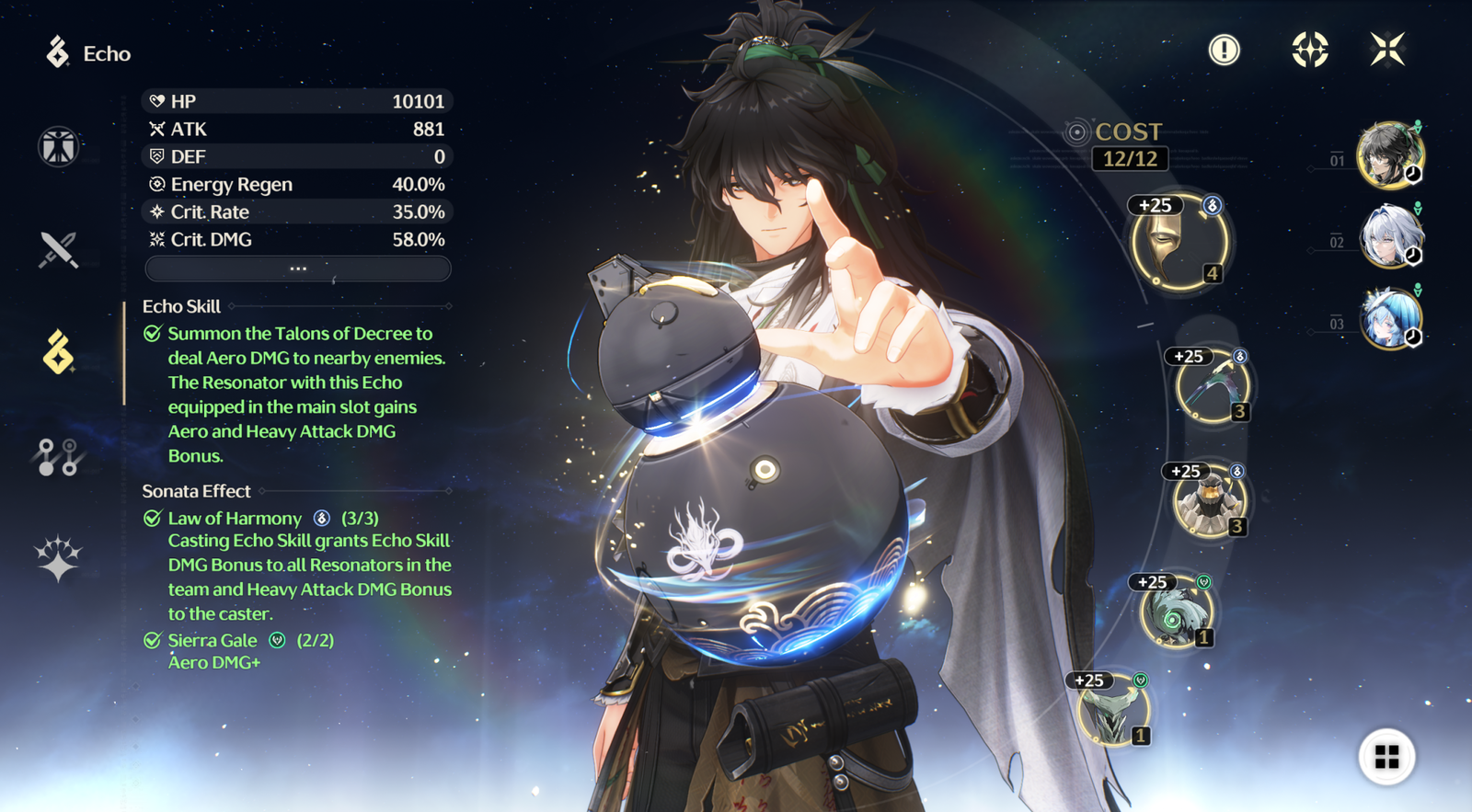The width and height of the screenshot is (1472, 812).
Task: Choose the white-haired resonator portrait 02
Action: 1390,236
